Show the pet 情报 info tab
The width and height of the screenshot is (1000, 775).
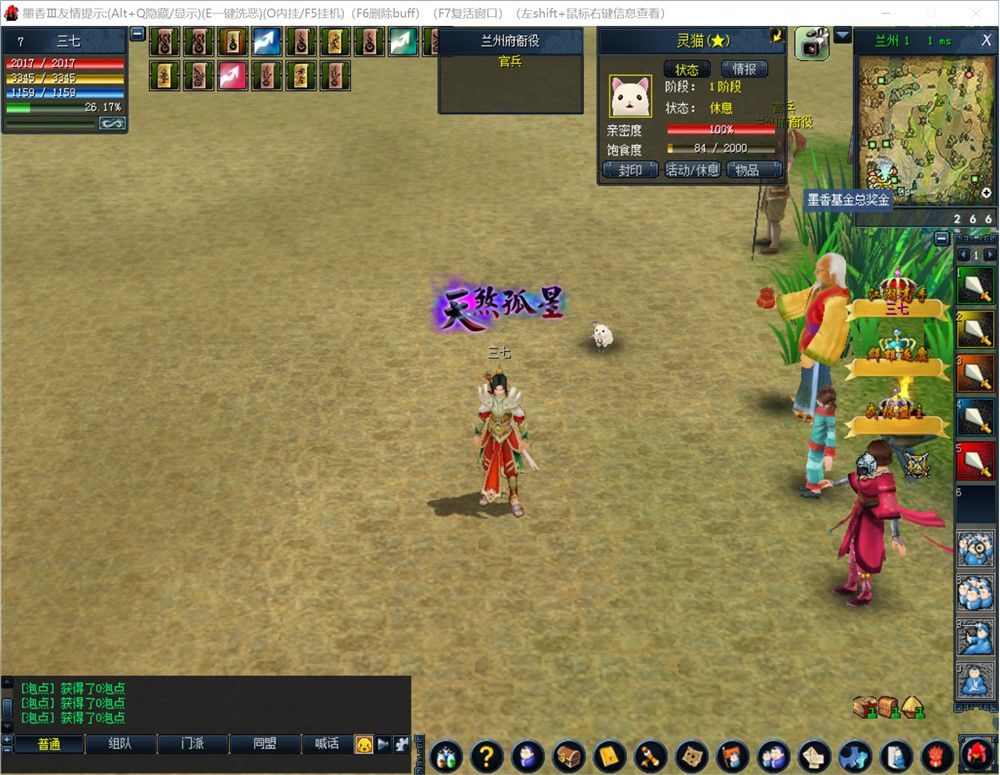coord(744,69)
